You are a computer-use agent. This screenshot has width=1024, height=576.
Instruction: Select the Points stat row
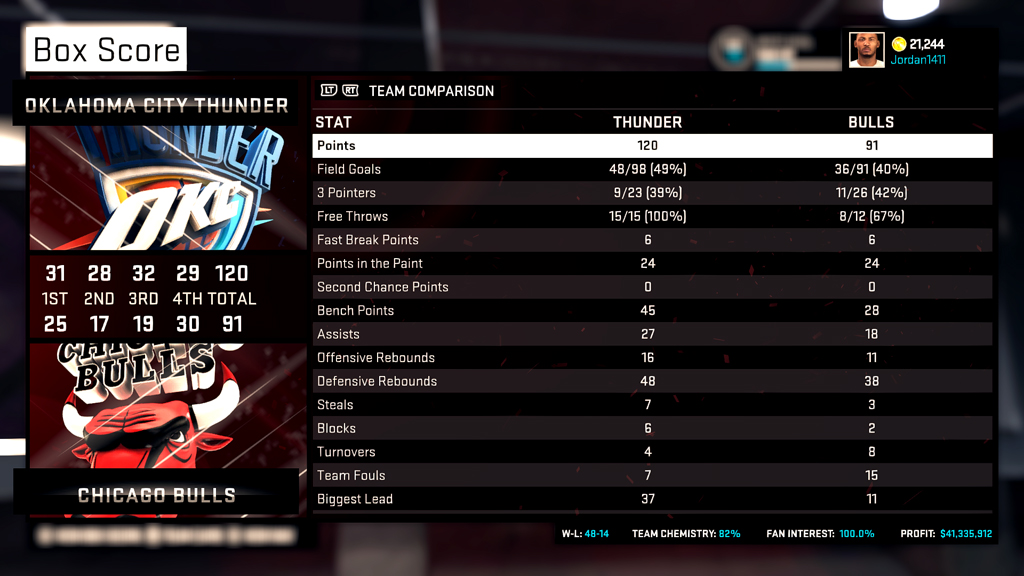click(652, 146)
